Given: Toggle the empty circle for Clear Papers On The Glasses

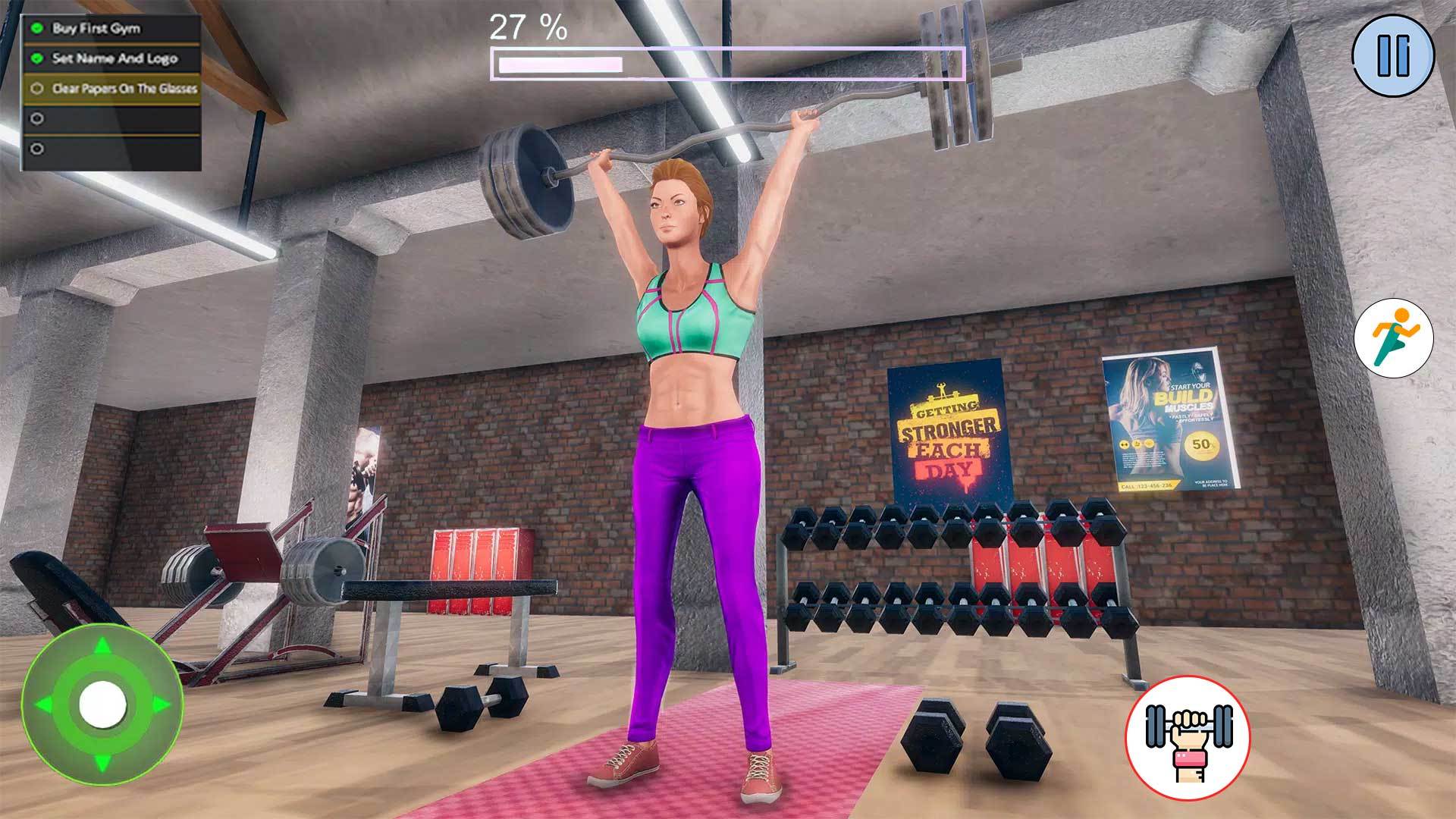Looking at the screenshot, I should coord(36,88).
